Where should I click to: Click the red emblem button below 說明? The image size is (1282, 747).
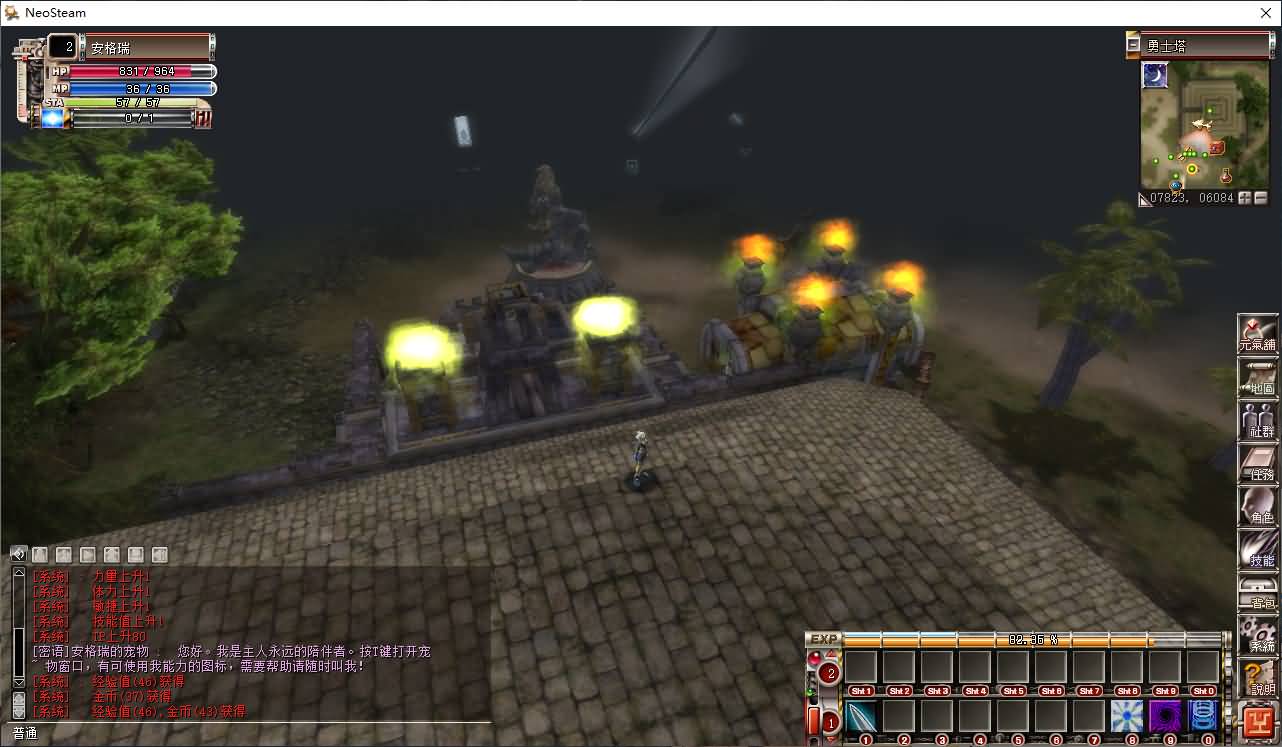[1258, 722]
